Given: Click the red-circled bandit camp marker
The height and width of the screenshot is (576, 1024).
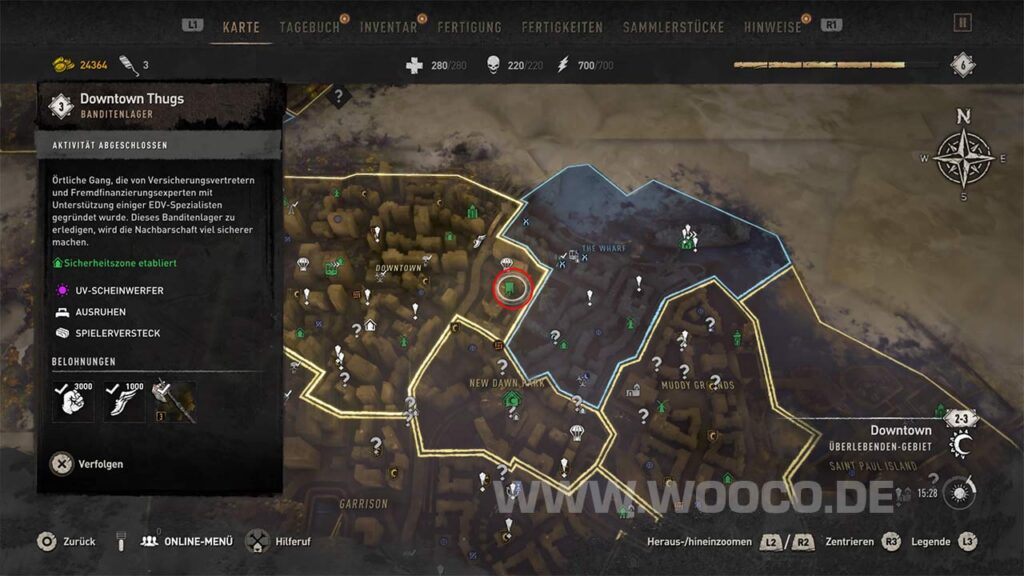Looking at the screenshot, I should (511, 289).
